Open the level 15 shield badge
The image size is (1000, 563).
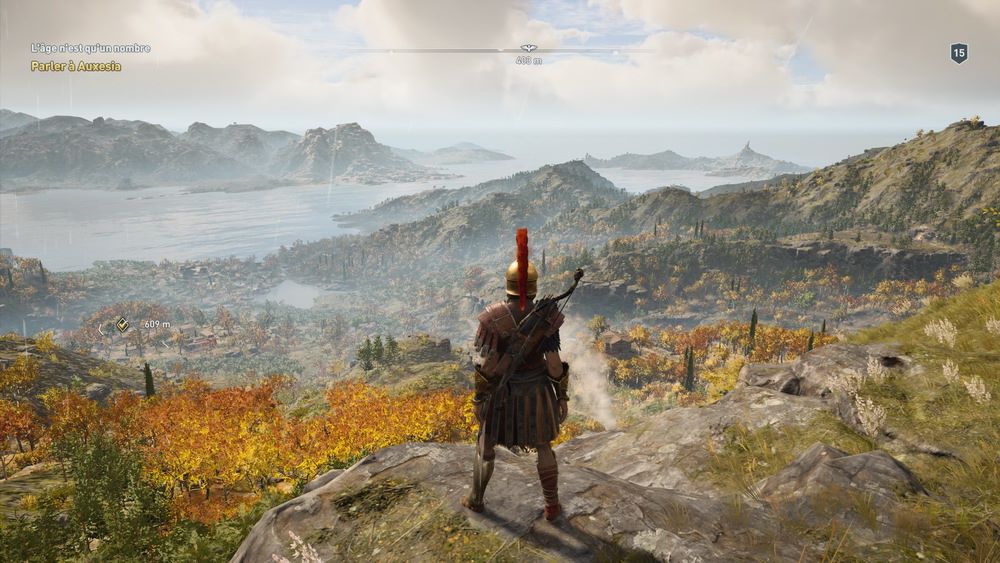(958, 53)
